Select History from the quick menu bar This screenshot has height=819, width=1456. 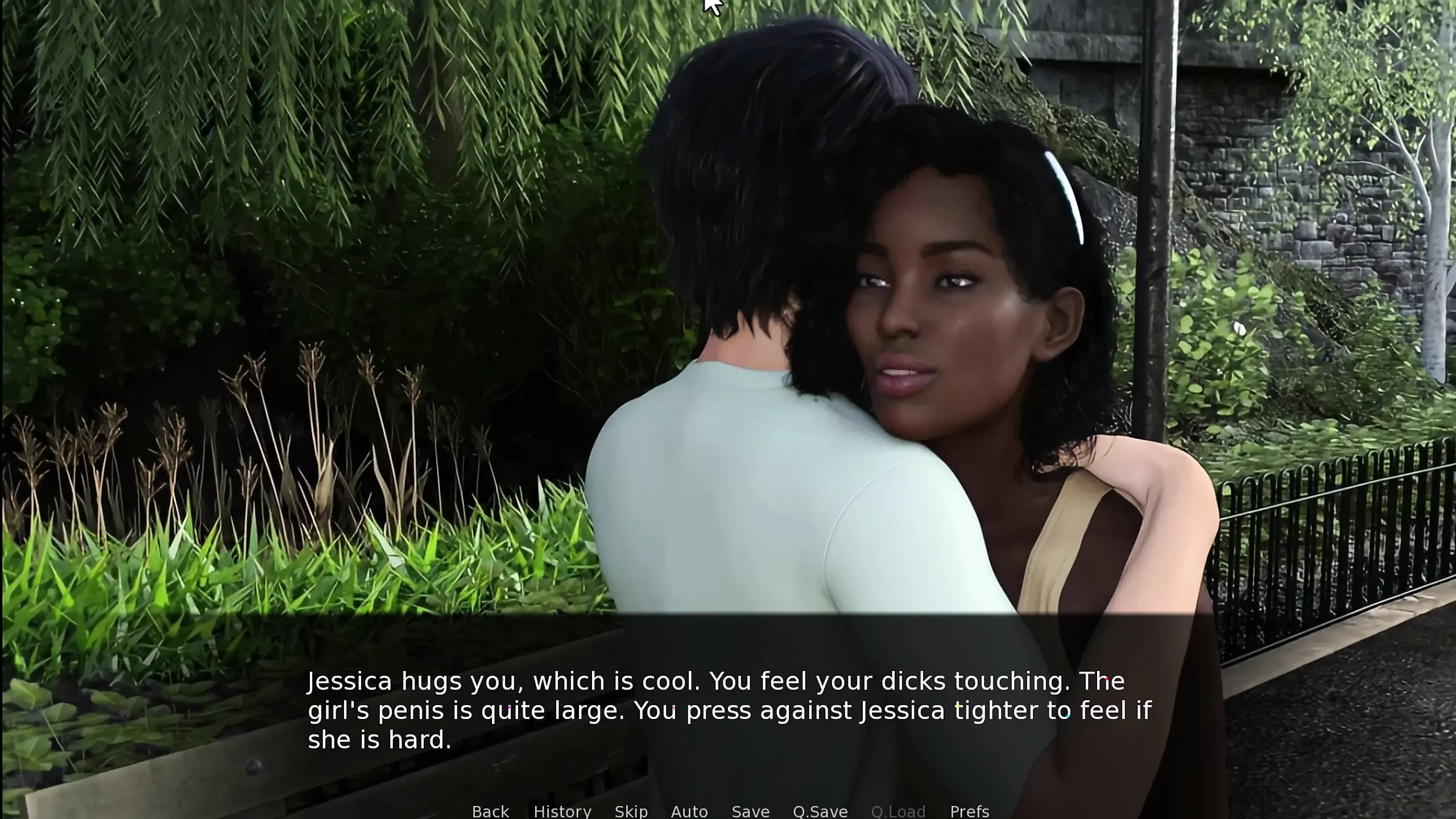(x=562, y=812)
